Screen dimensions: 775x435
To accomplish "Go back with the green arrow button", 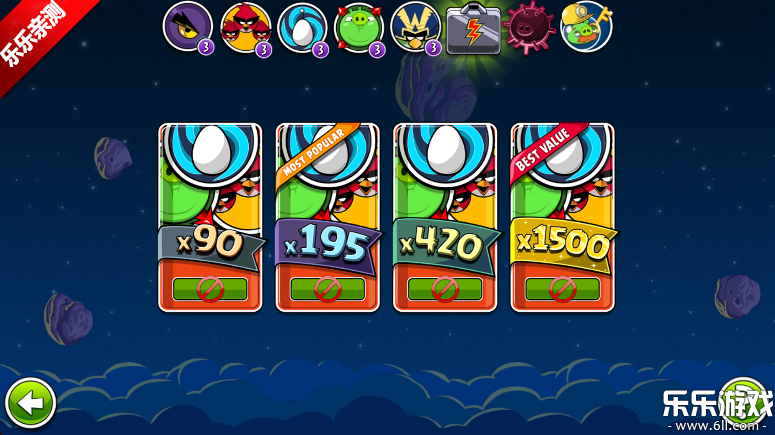I will pos(30,404).
